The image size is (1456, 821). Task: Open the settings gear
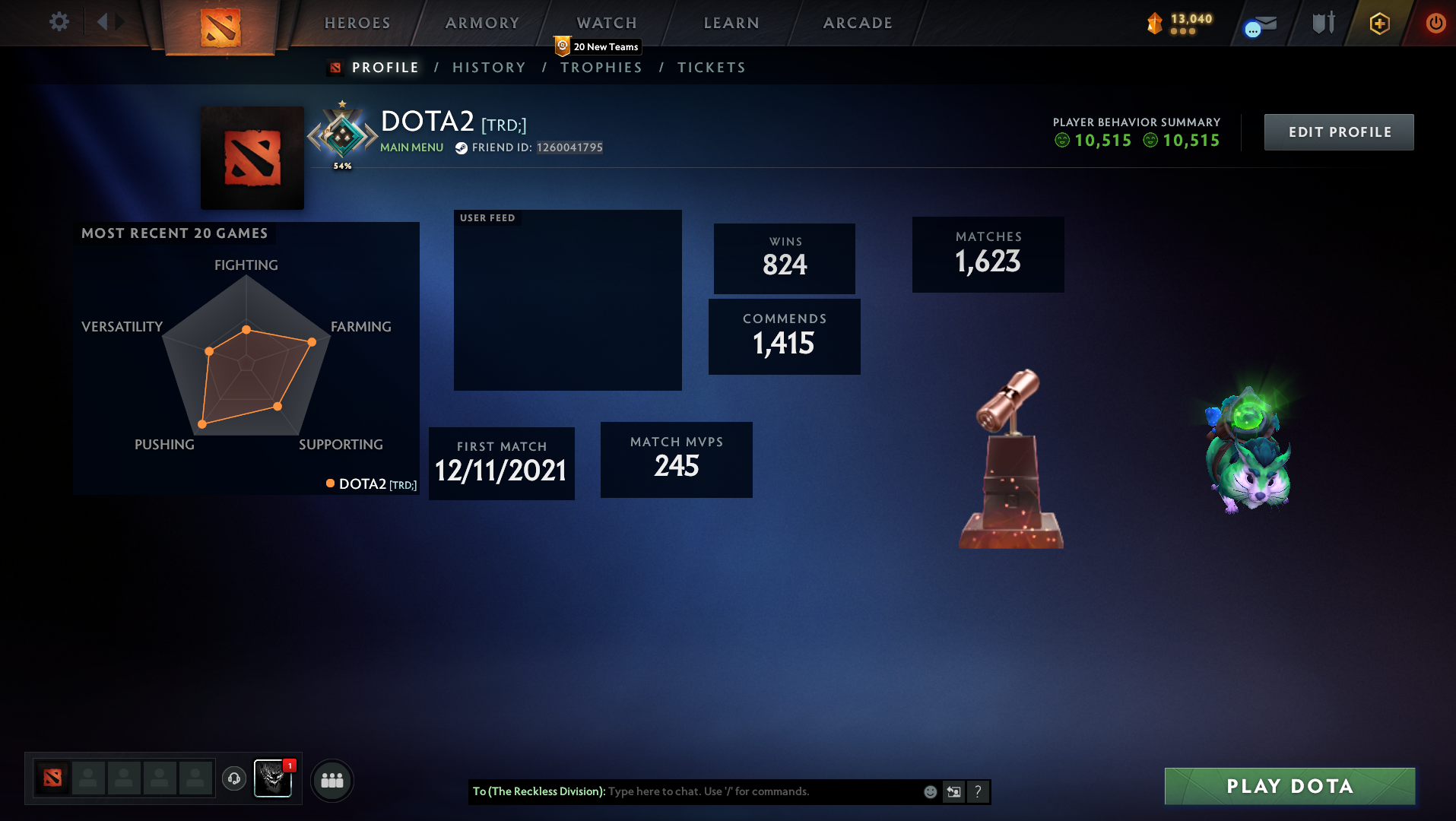[59, 22]
